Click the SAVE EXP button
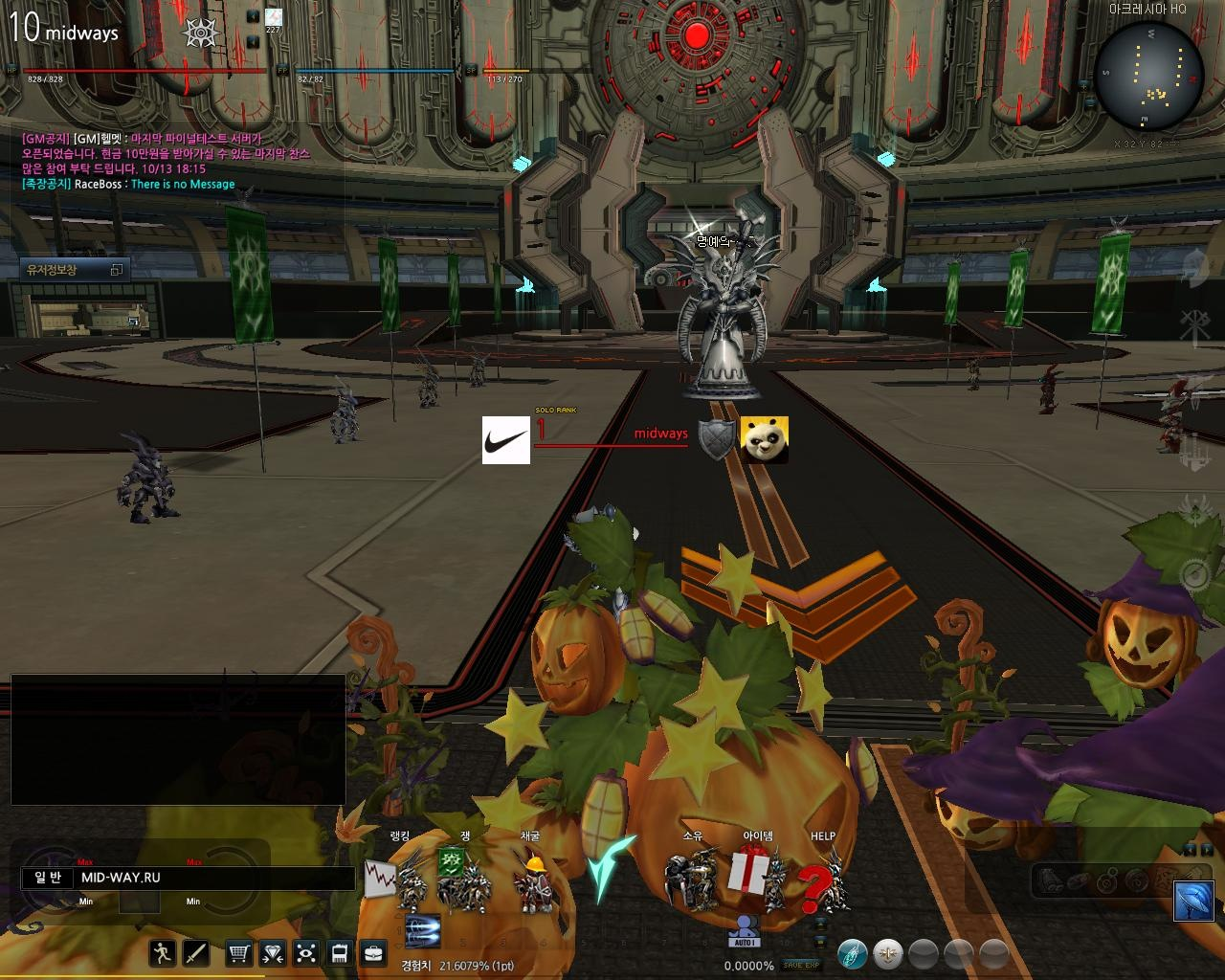The width and height of the screenshot is (1225, 980). click(800, 966)
